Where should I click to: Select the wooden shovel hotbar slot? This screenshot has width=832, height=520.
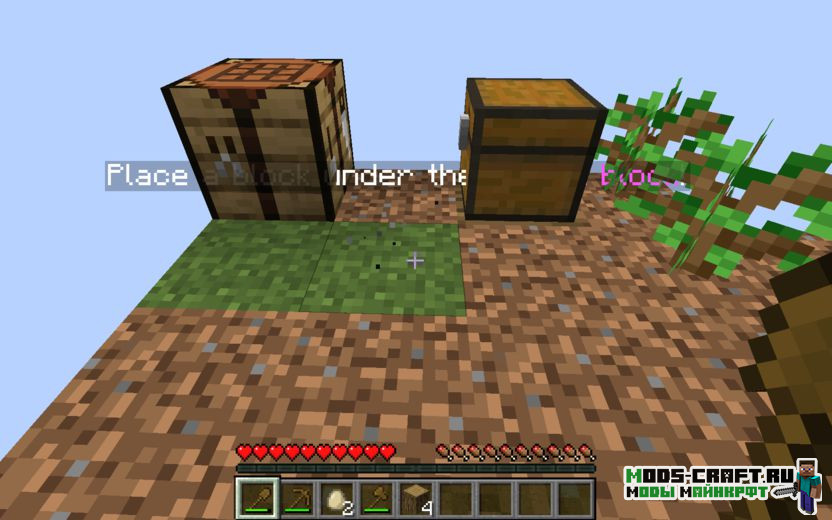click(x=257, y=497)
